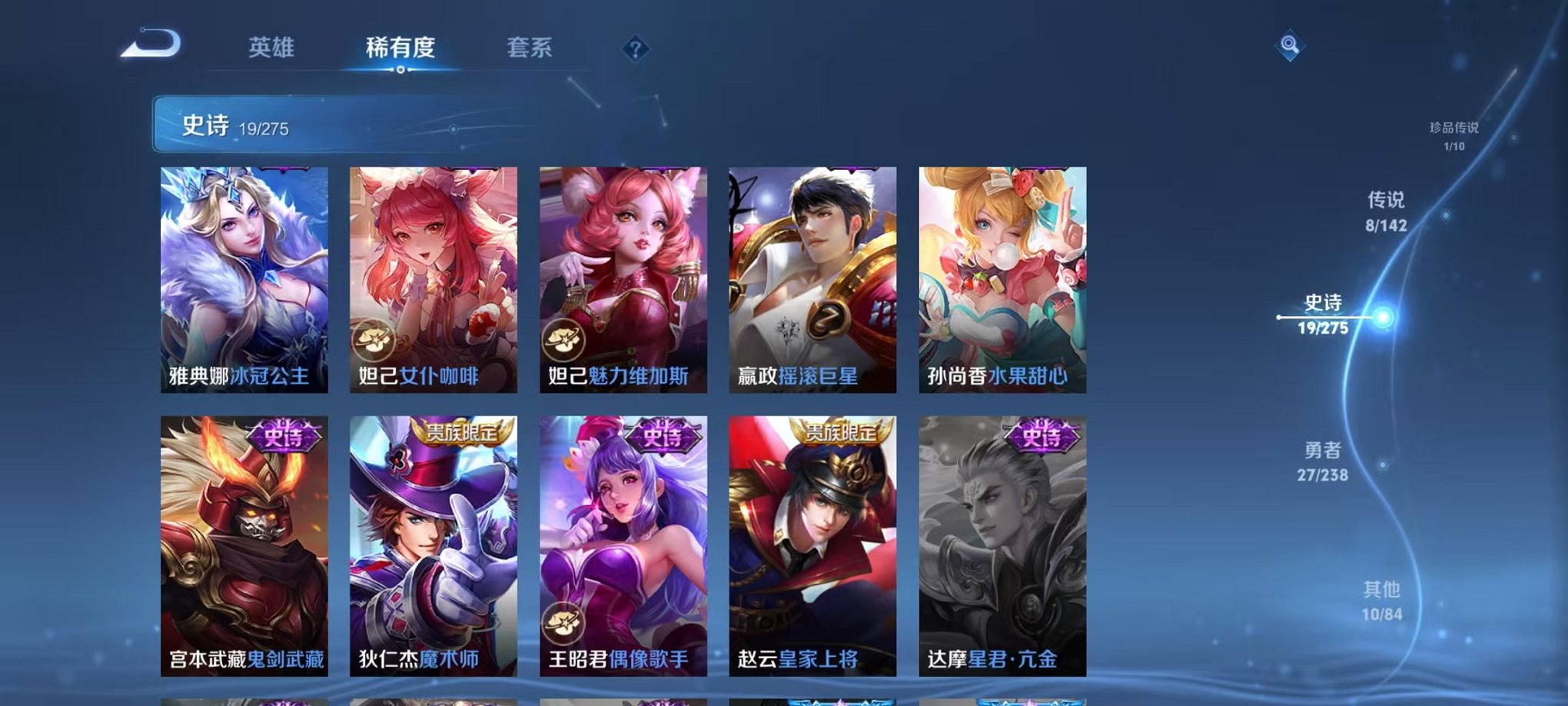Select the 稀有度 tab
1568x706 pixels.
pos(400,48)
